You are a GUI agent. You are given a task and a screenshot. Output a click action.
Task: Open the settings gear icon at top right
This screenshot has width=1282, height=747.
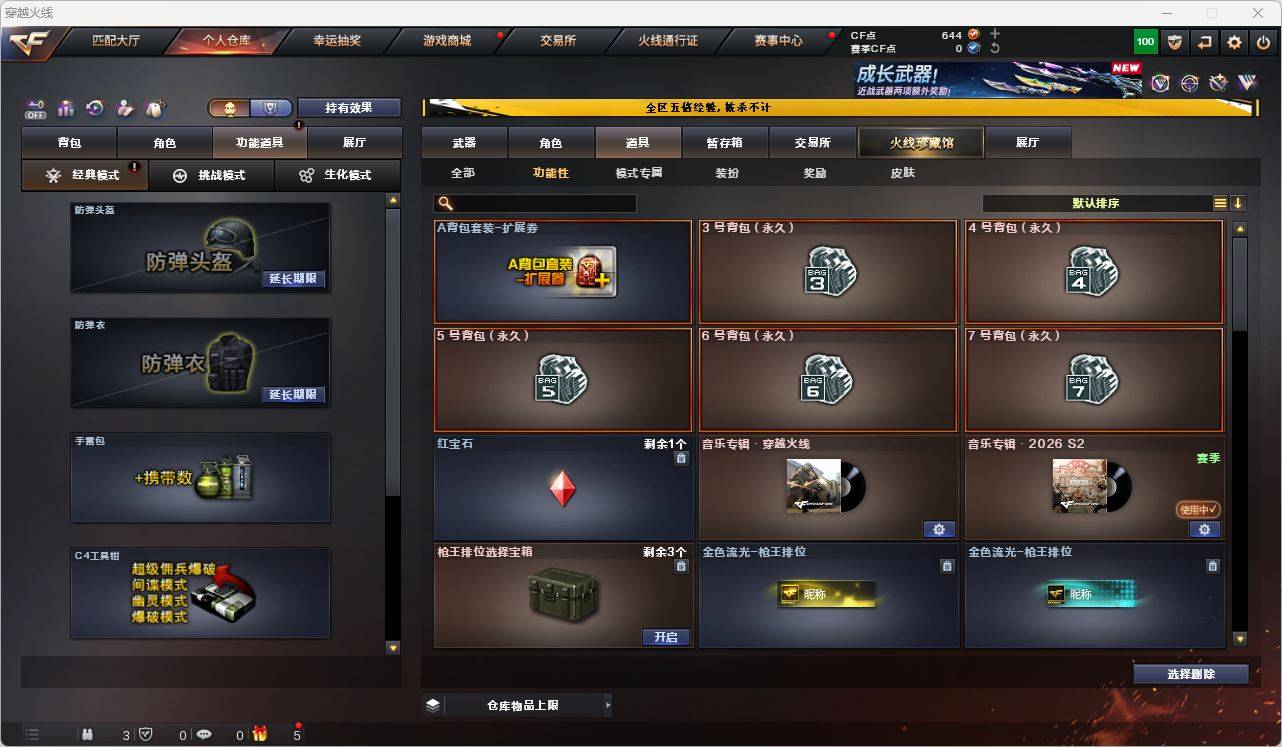[x=1233, y=42]
